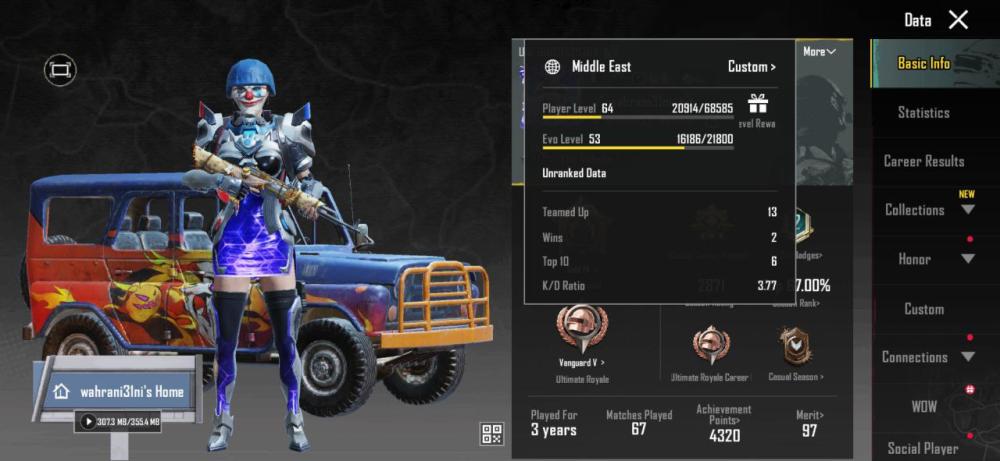The height and width of the screenshot is (461, 1000).
Task: Go to Career Results tab
Action: click(x=923, y=161)
